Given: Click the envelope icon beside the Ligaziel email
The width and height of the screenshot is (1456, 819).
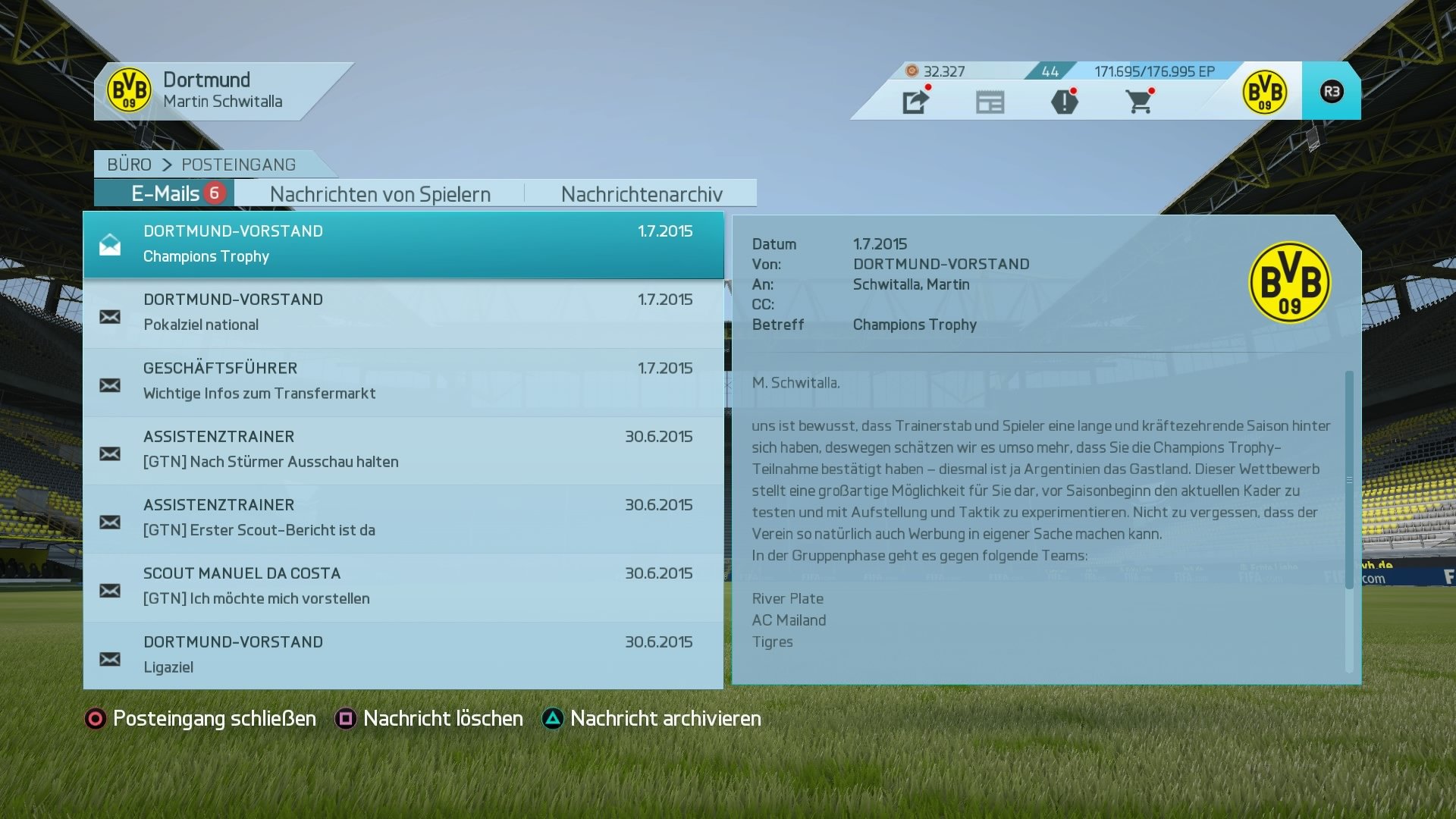Looking at the screenshot, I should coord(111,660).
